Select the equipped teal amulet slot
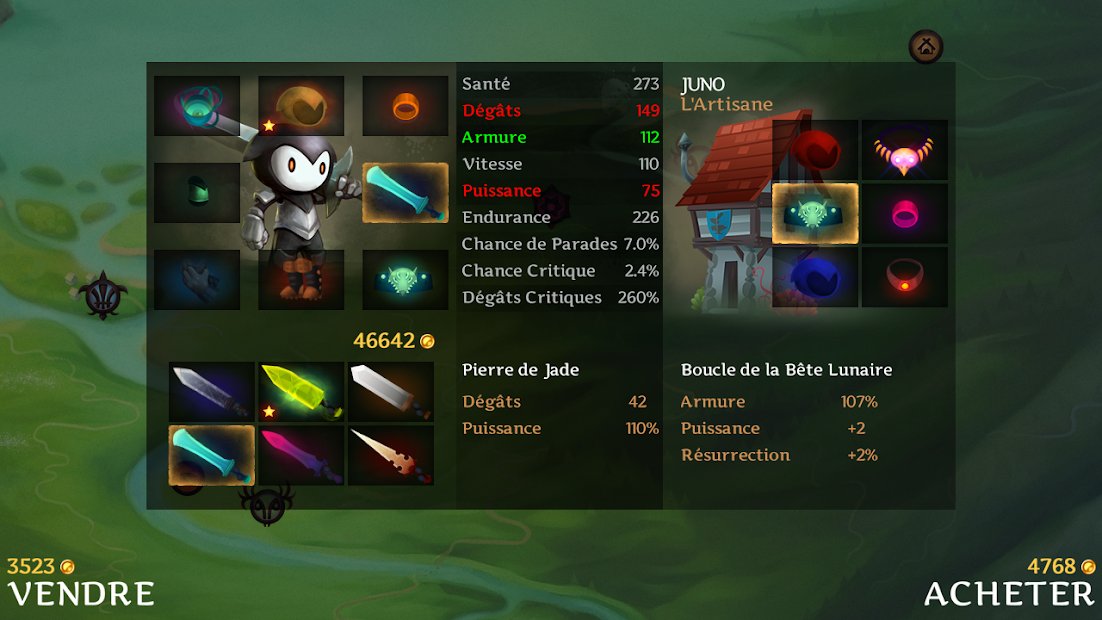 click(197, 106)
